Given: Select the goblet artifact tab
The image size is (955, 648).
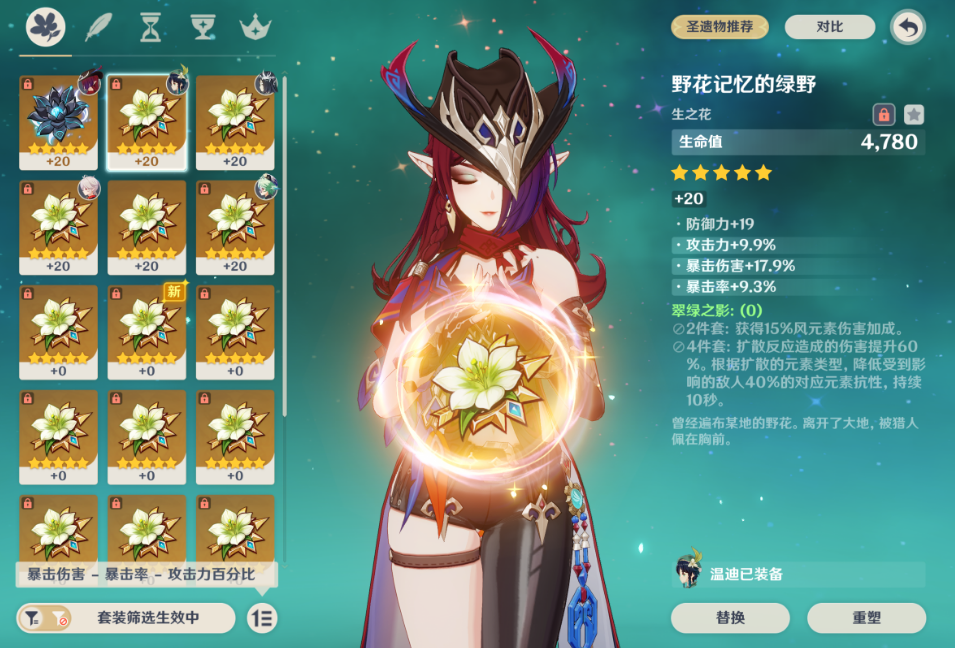Looking at the screenshot, I should click(204, 27).
